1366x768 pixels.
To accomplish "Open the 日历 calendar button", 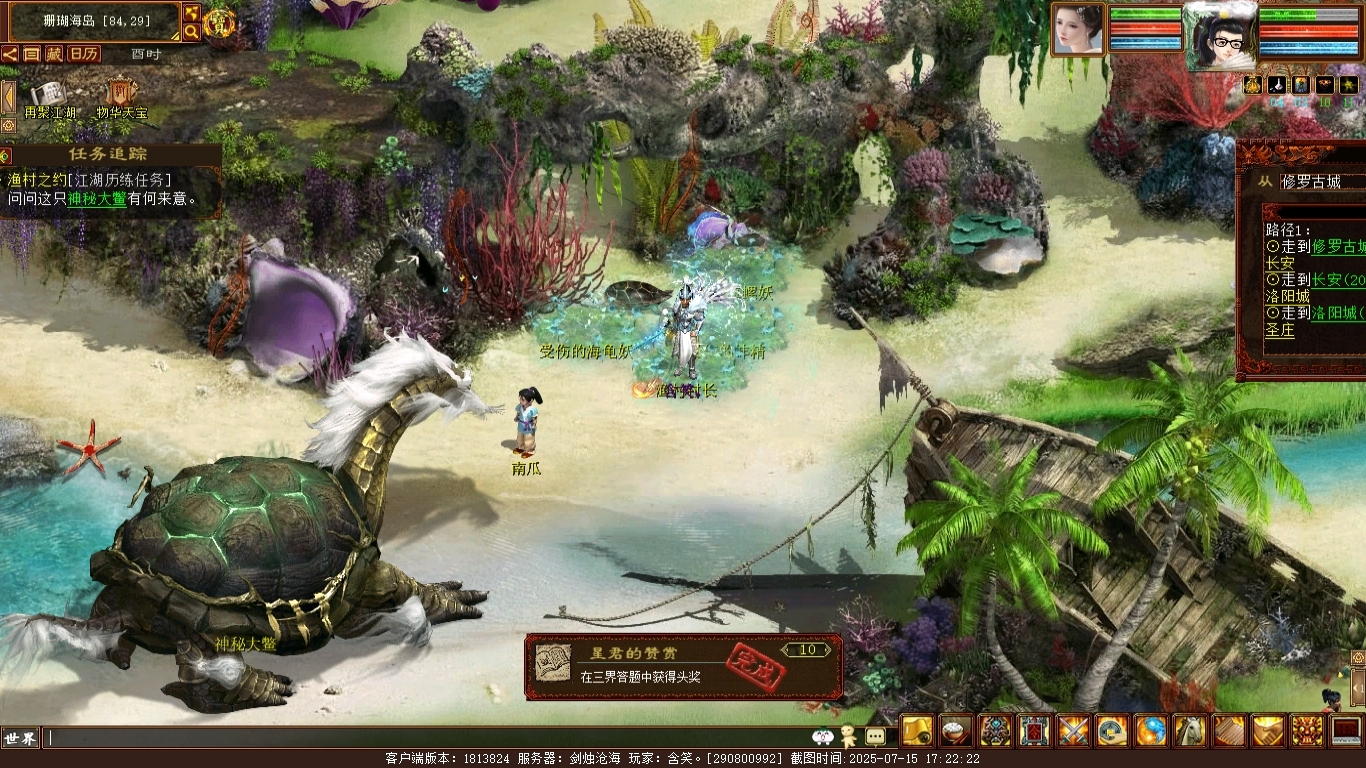I will 84,54.
